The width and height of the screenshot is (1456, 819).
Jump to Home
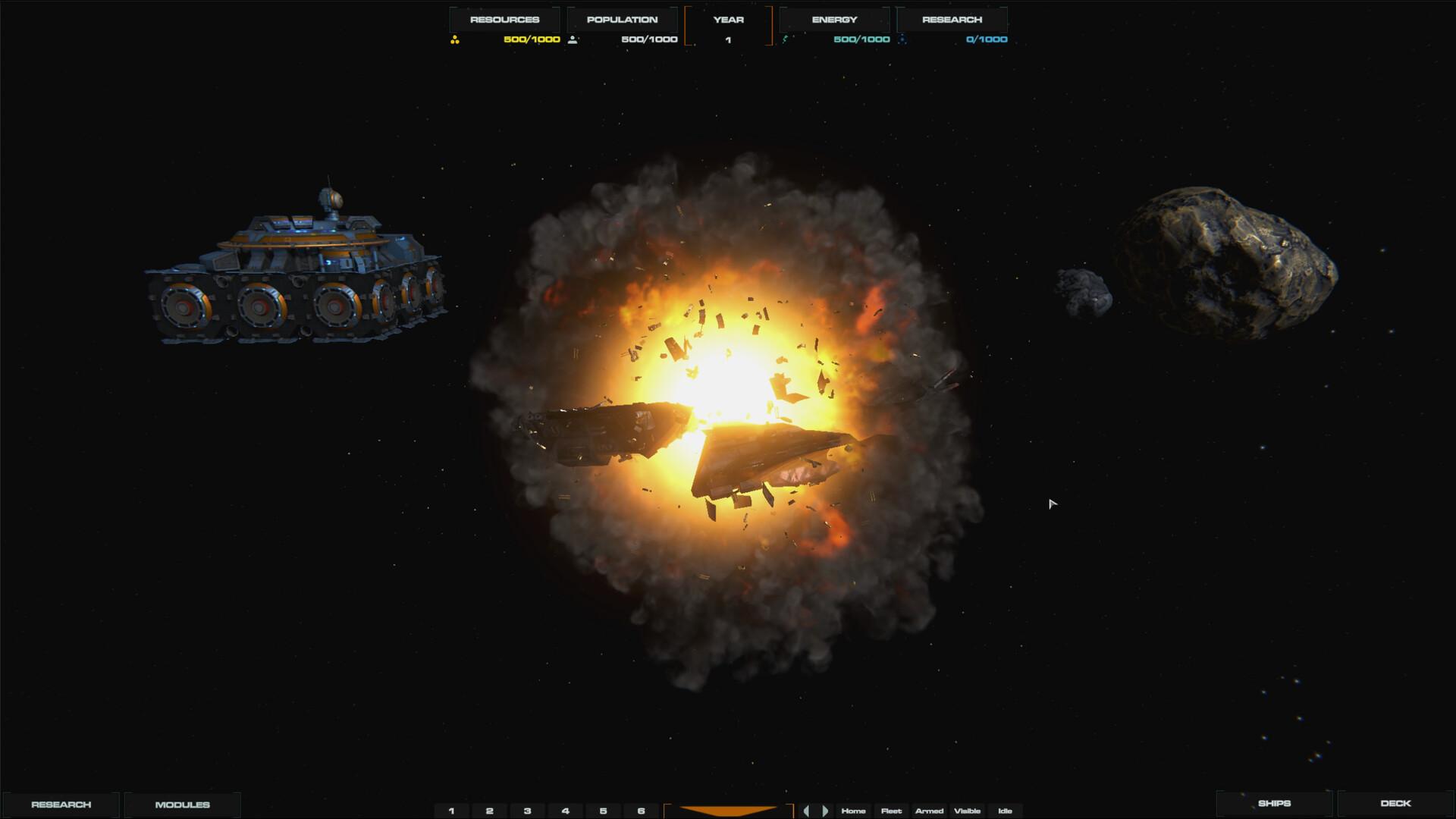854,811
